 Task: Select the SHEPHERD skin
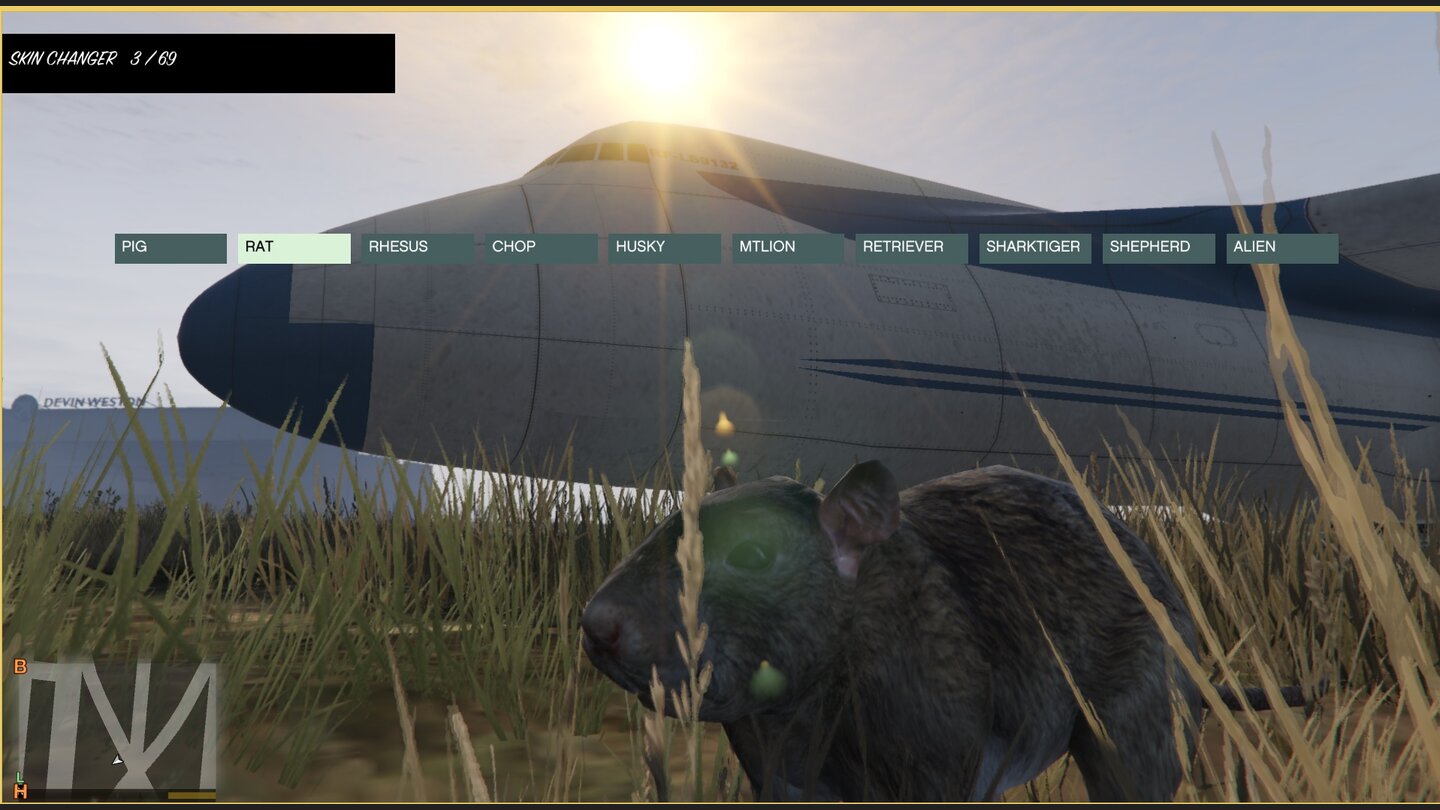[x=1157, y=247]
